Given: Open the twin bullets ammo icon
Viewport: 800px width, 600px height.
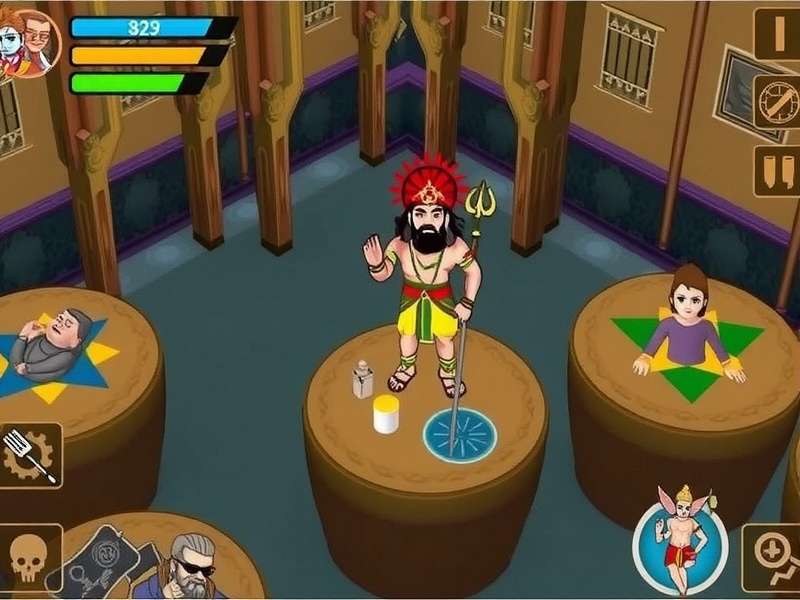Looking at the screenshot, I should 777,168.
